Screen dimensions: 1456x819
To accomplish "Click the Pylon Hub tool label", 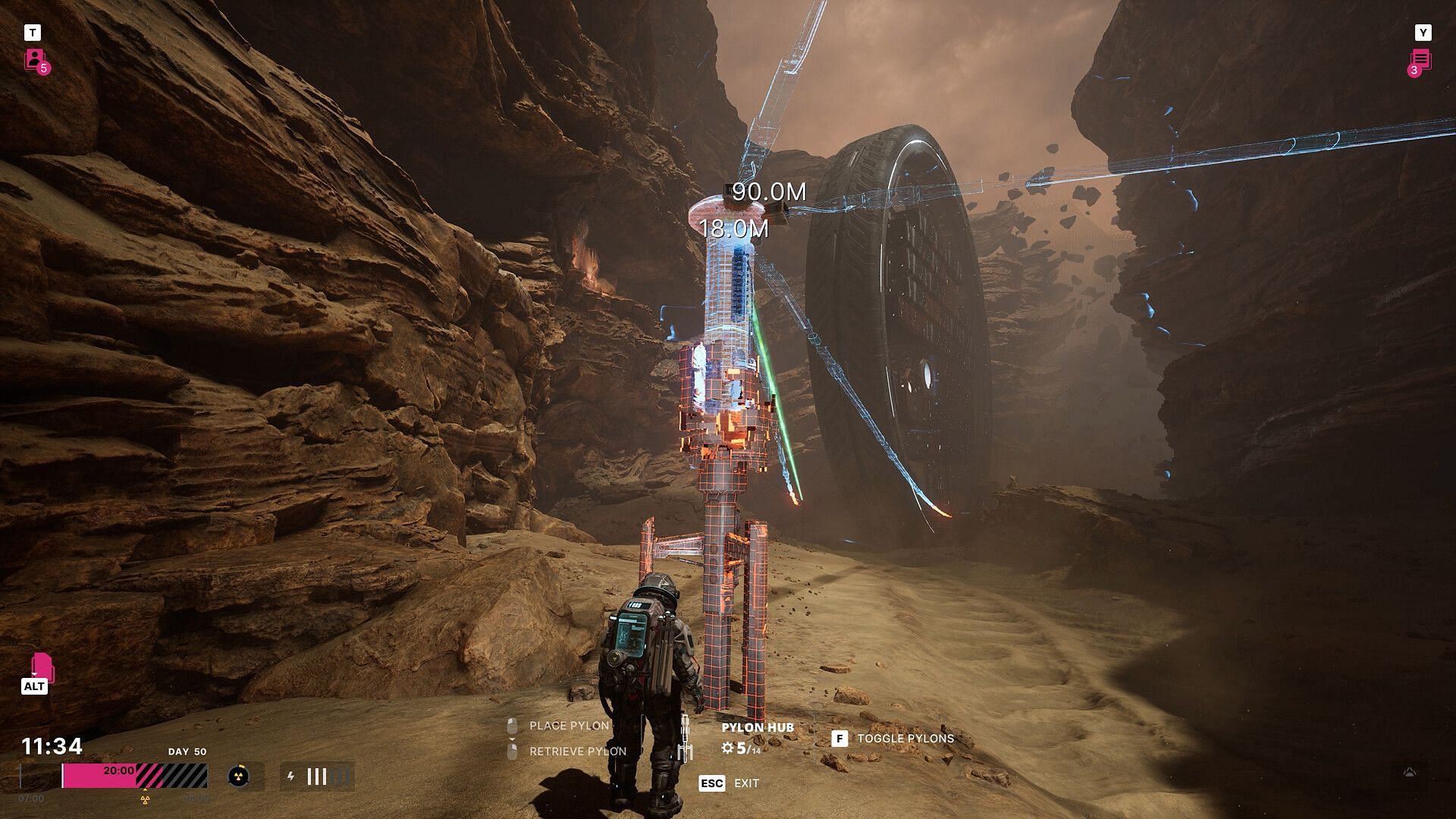I will [757, 727].
